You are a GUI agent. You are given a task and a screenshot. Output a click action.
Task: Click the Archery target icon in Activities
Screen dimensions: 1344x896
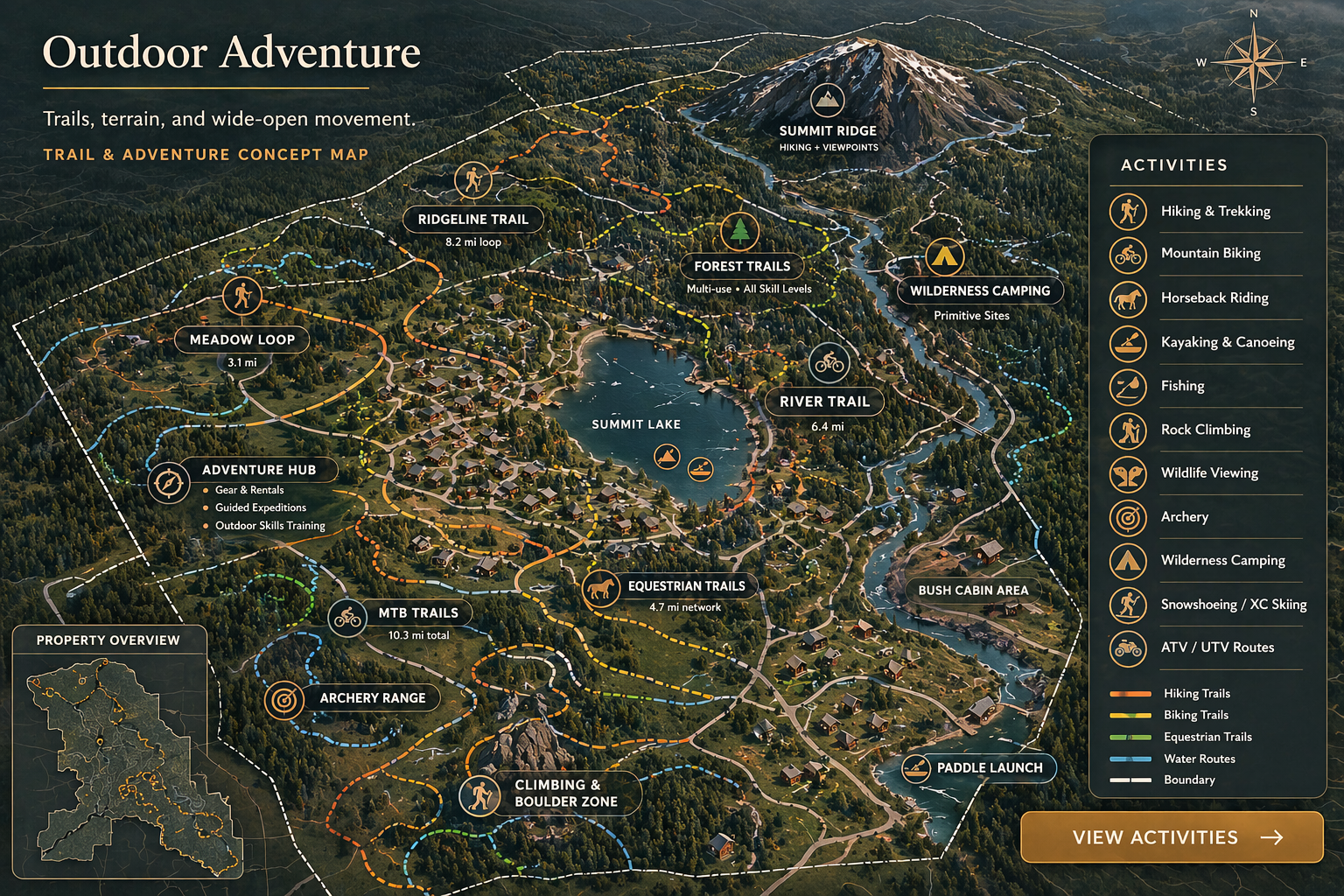(1129, 517)
